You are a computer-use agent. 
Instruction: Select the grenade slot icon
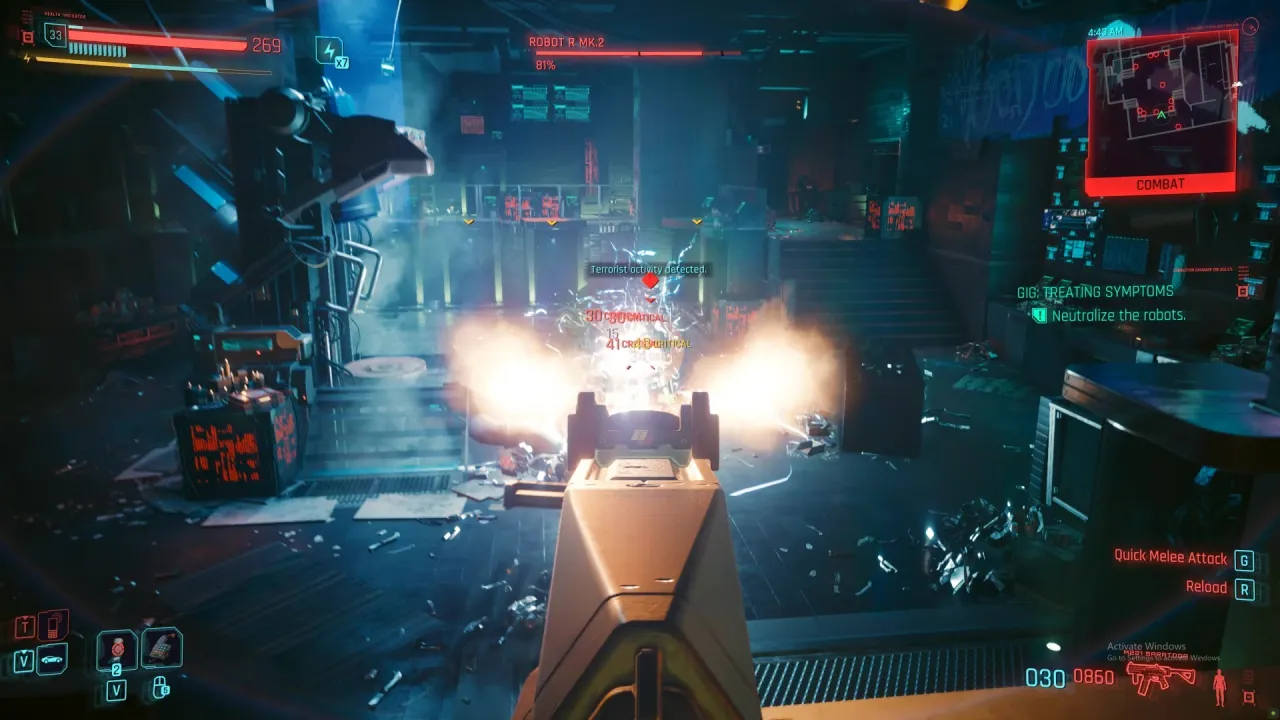point(162,649)
